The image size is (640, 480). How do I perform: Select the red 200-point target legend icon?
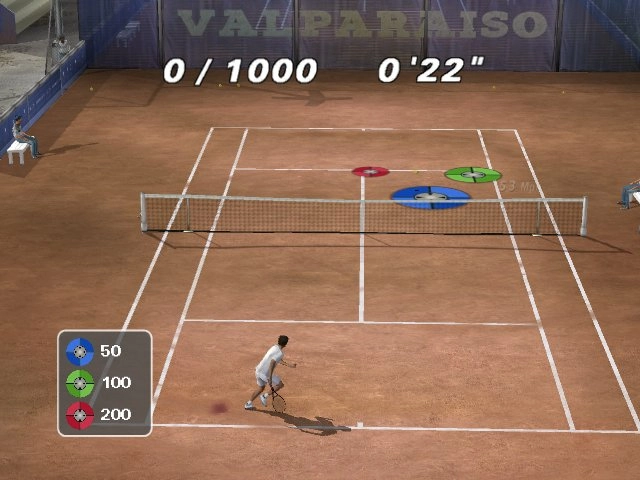click(x=80, y=414)
